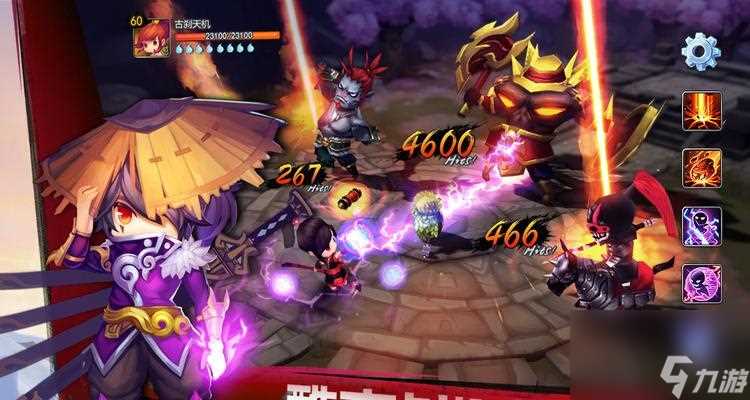Open settings with the gear icon

(700, 50)
